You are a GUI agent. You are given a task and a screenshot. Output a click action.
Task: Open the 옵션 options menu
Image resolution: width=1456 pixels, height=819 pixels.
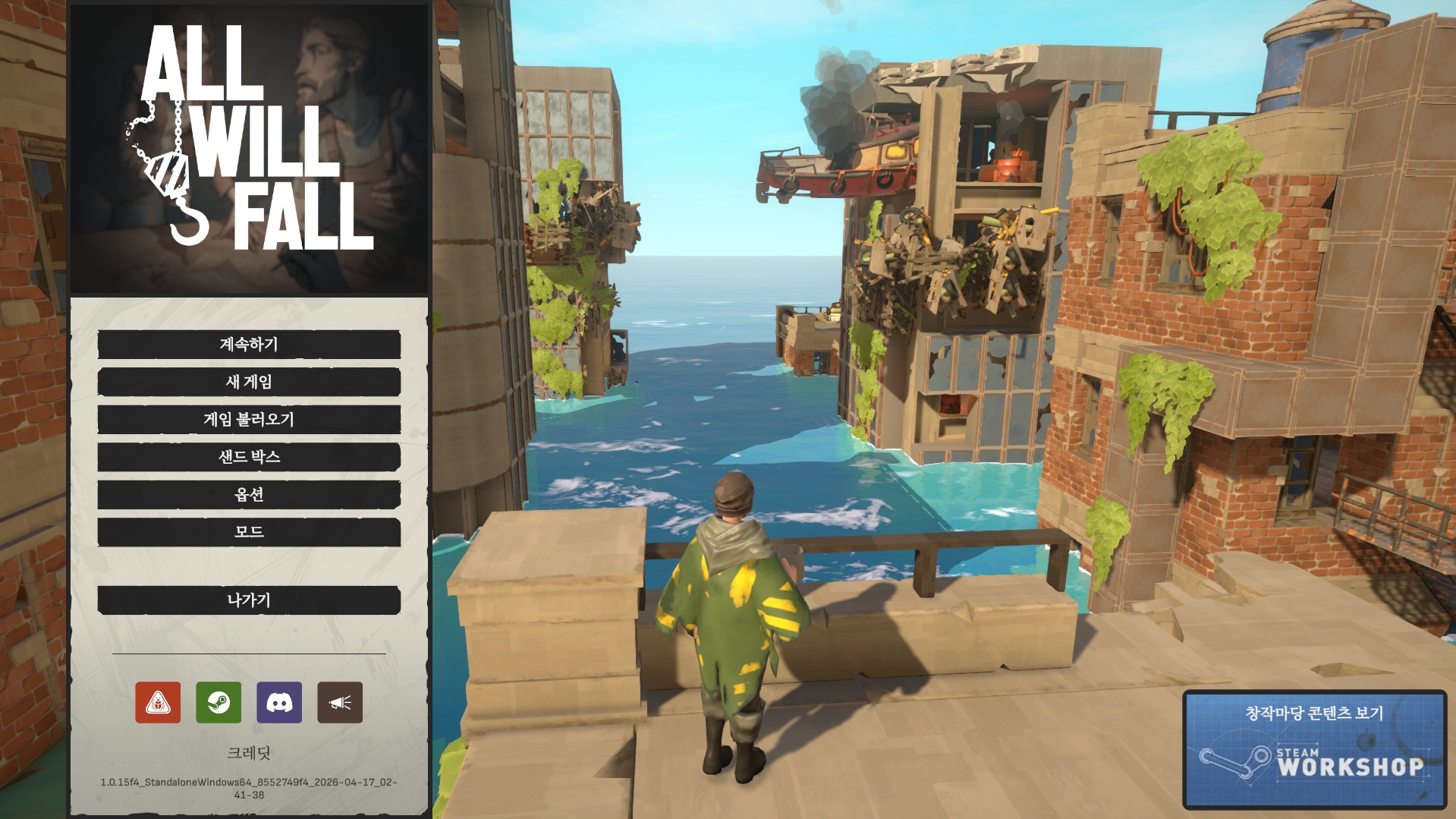coord(249,495)
